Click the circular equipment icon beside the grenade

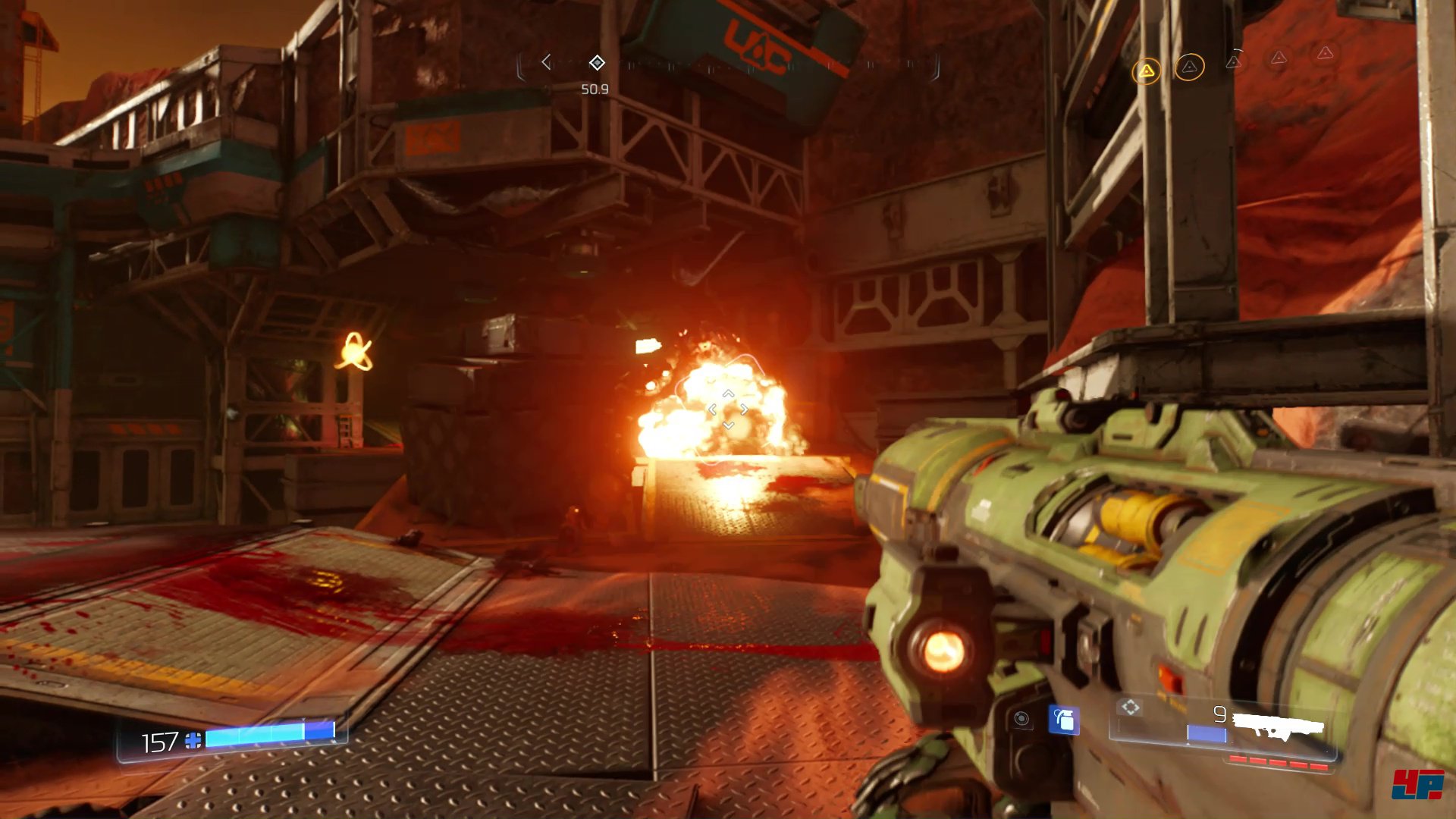tap(1021, 719)
